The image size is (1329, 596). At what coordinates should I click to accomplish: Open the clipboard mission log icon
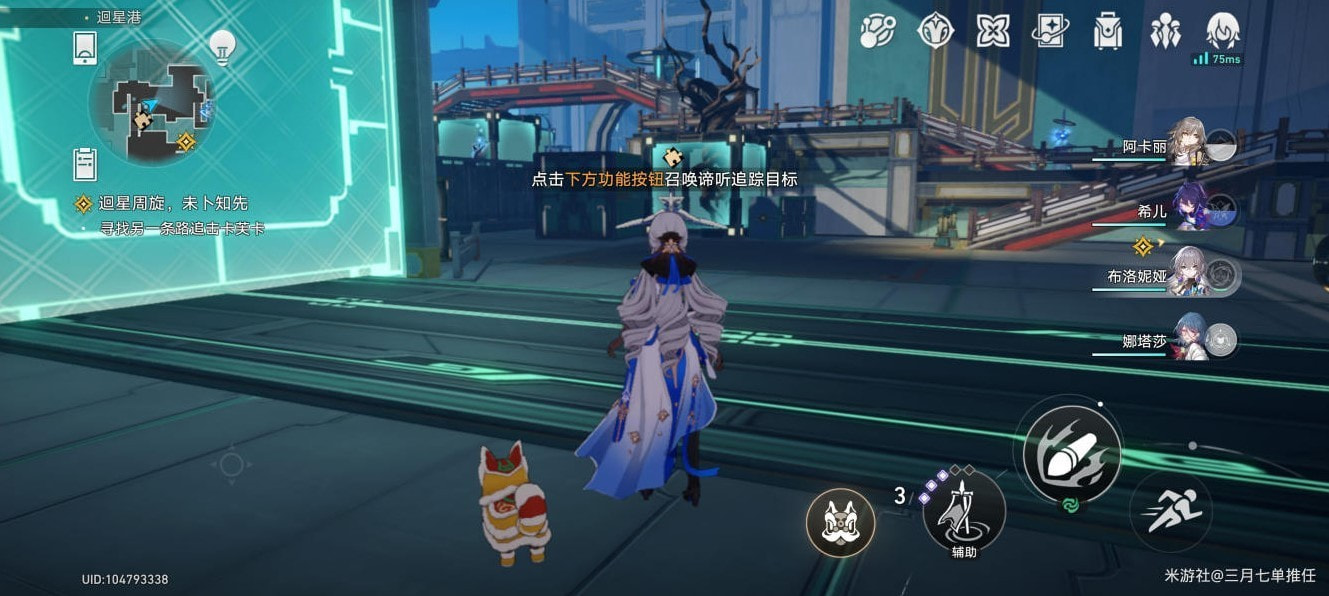(x=85, y=162)
